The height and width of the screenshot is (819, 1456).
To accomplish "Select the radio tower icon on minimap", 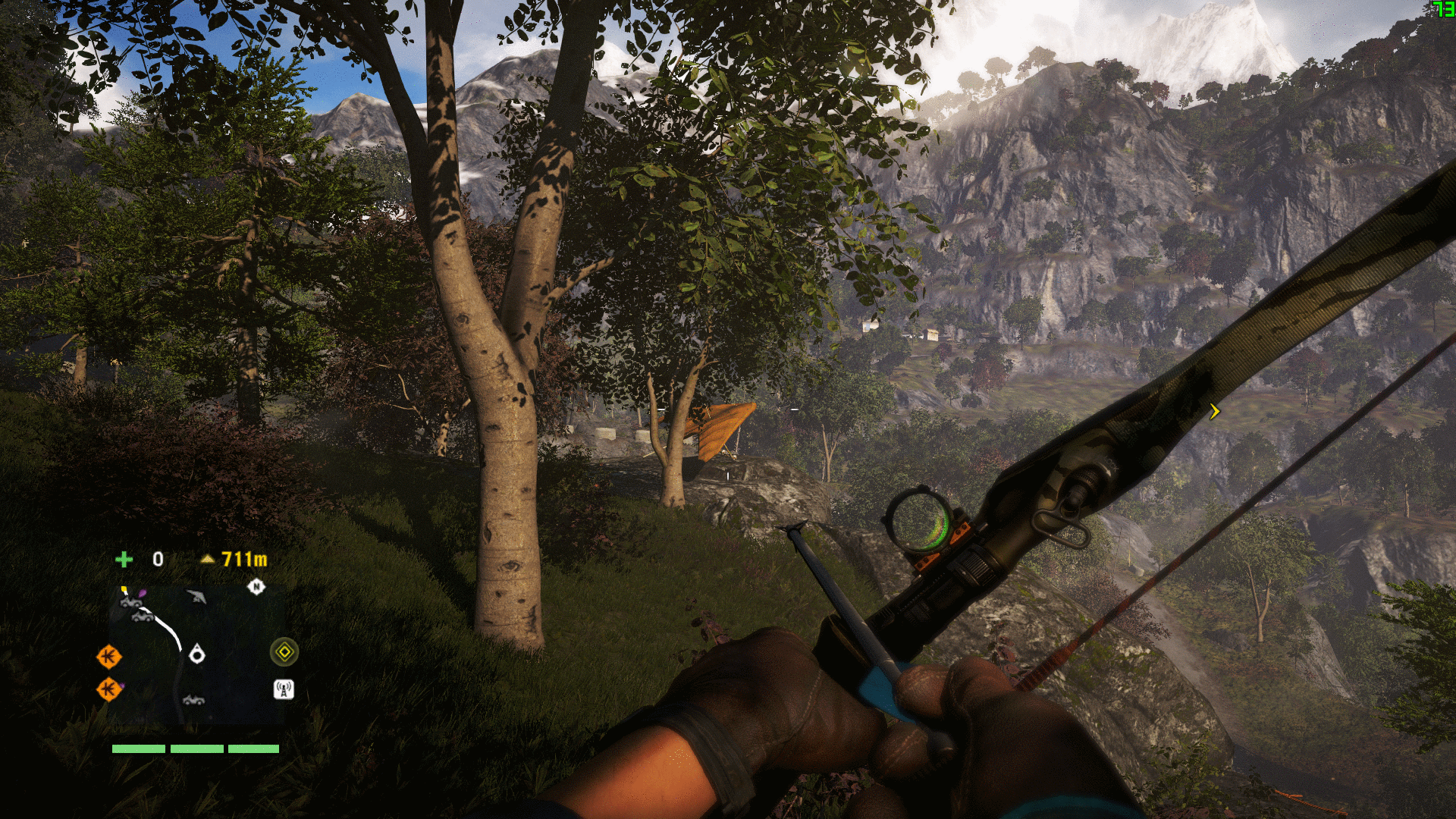I will tap(284, 689).
